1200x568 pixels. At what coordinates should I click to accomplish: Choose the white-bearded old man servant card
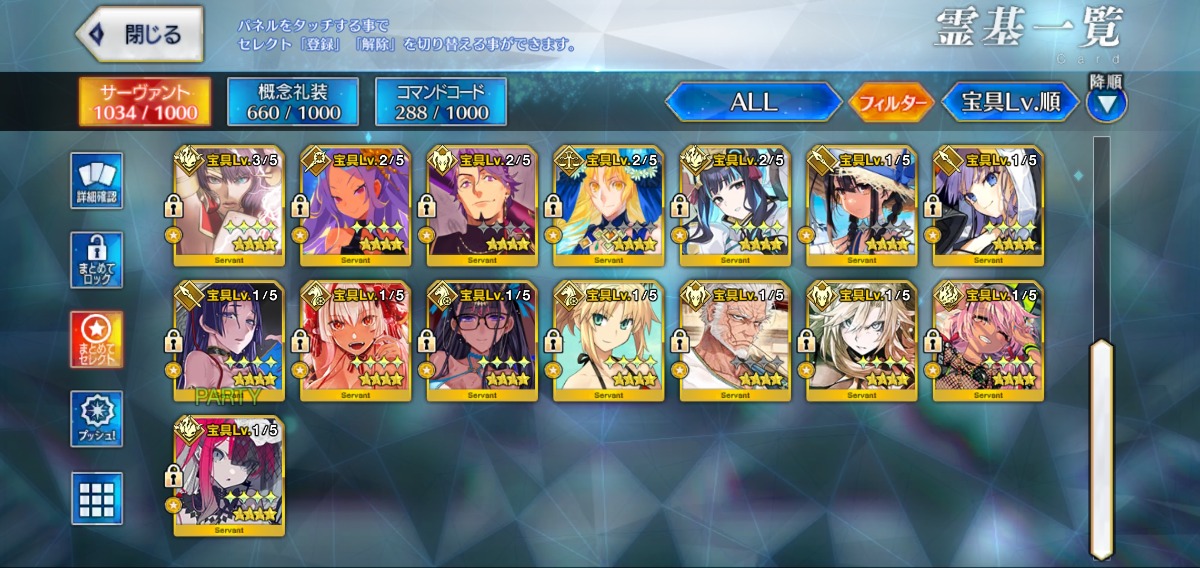(735, 342)
